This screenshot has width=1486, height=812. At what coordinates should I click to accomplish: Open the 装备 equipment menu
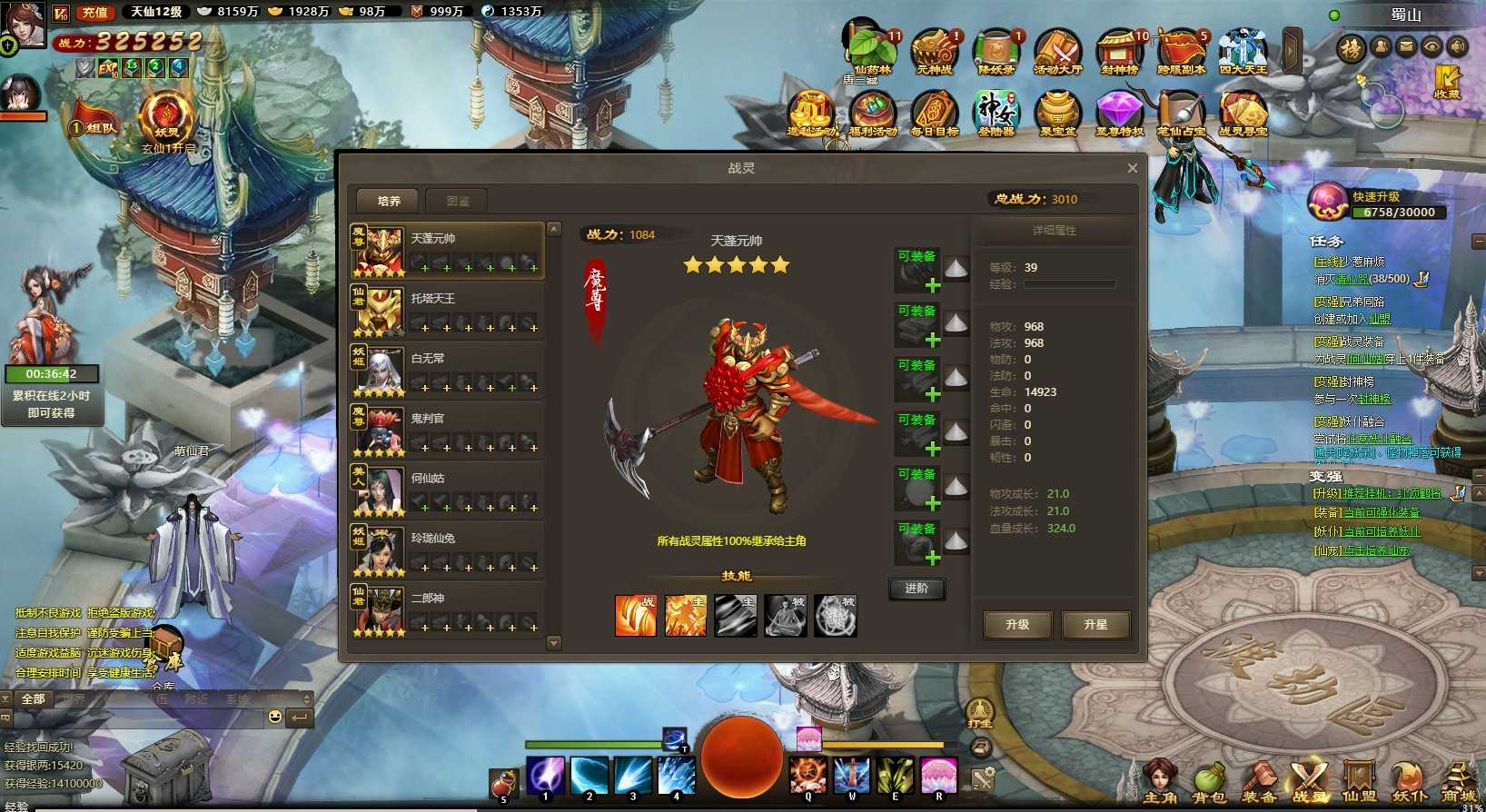point(1259,783)
